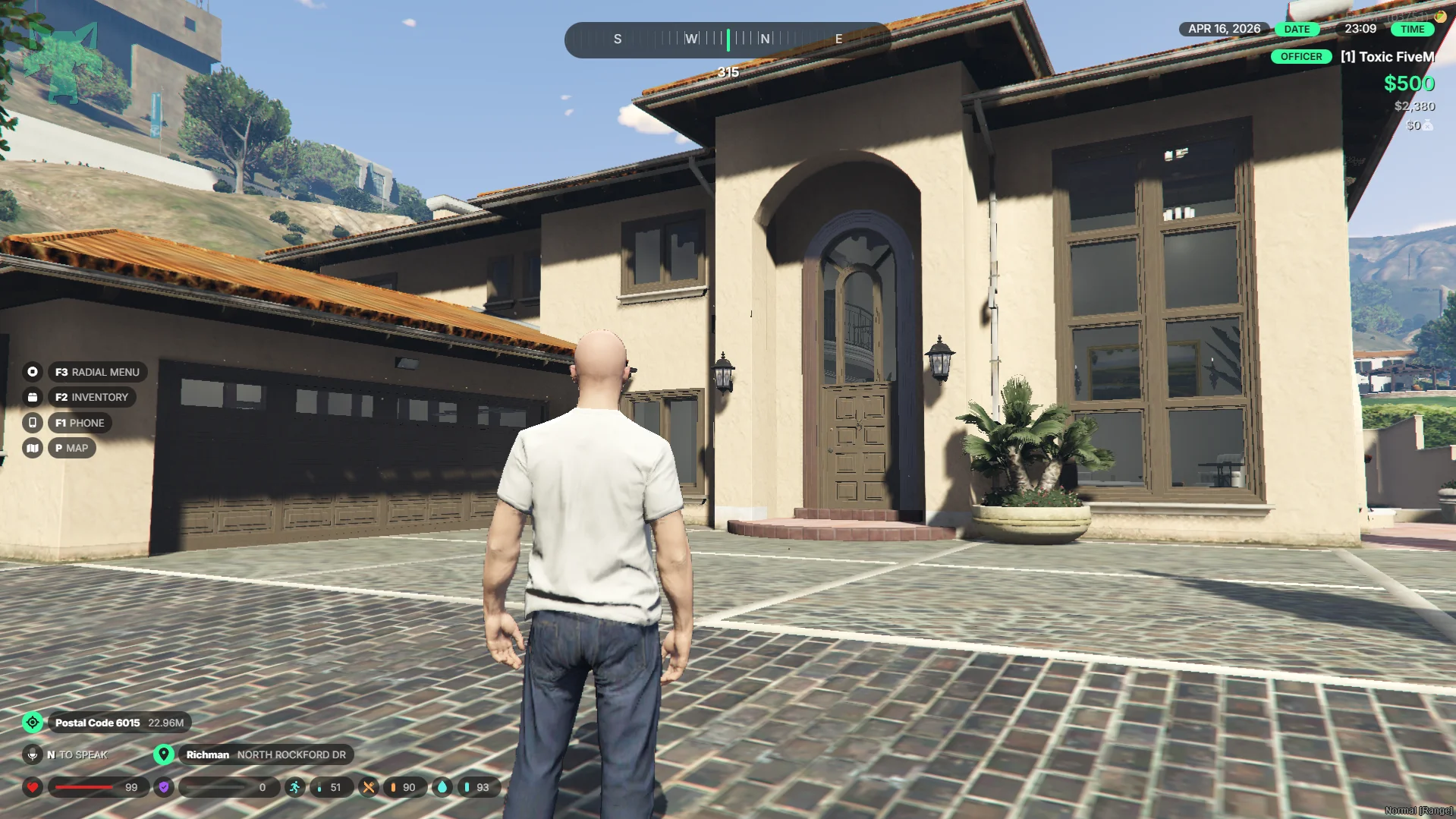Click the hunger fork-and-knife icon
Screen dimensions: 1456x819
coord(369,787)
